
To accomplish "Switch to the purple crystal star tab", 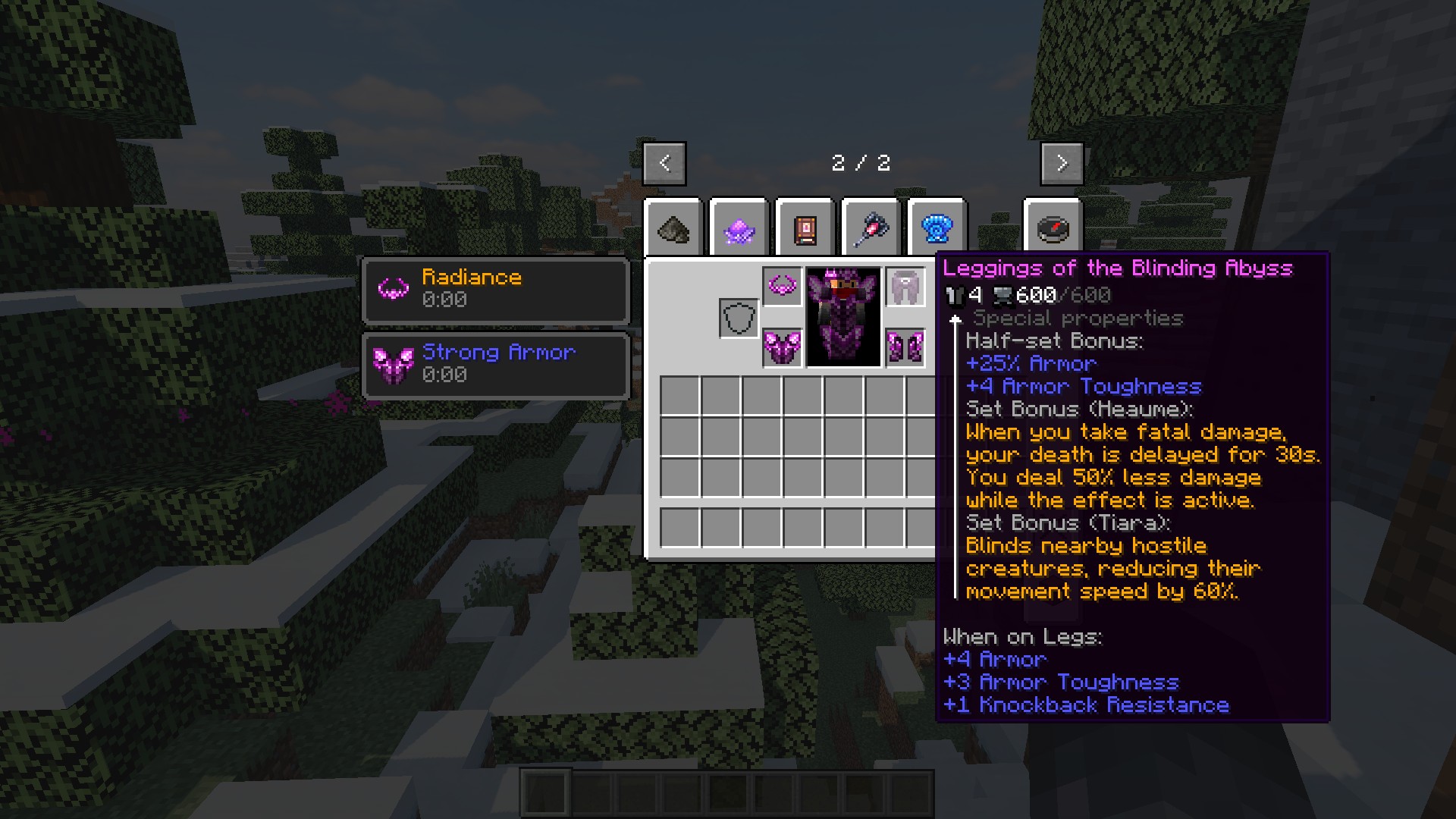I will (739, 228).
